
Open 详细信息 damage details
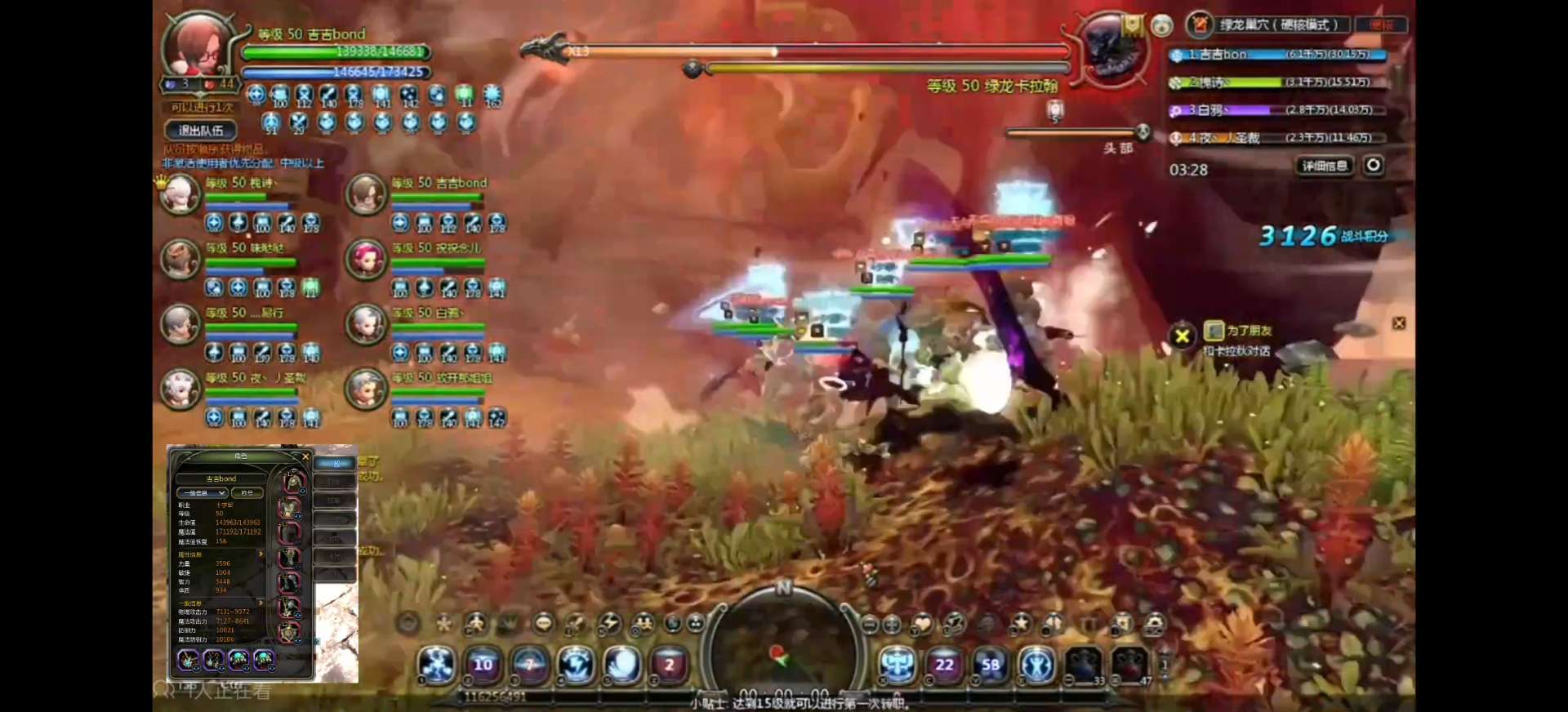[x=1324, y=166]
